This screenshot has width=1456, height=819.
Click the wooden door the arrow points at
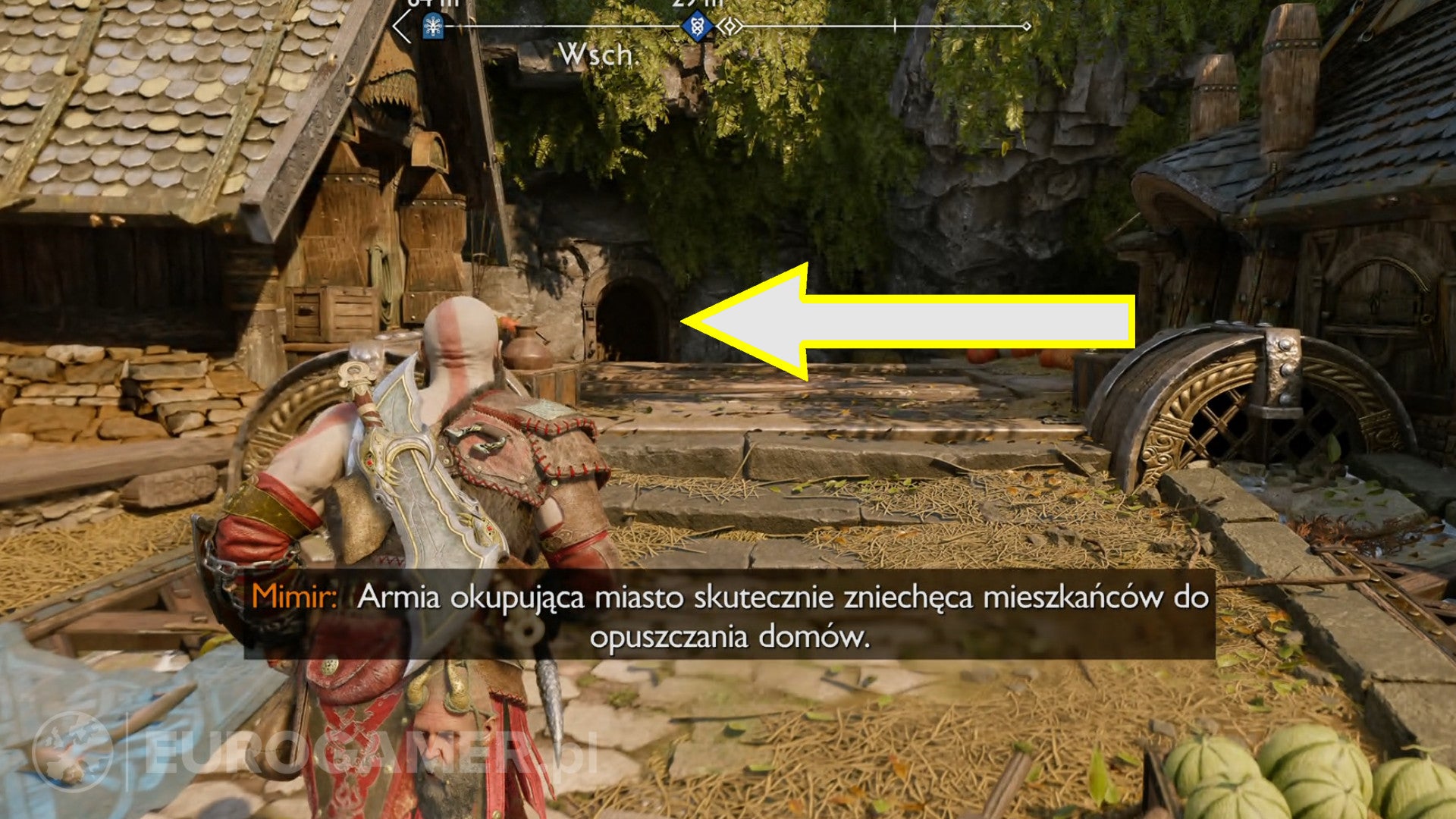pyautogui.click(x=633, y=322)
